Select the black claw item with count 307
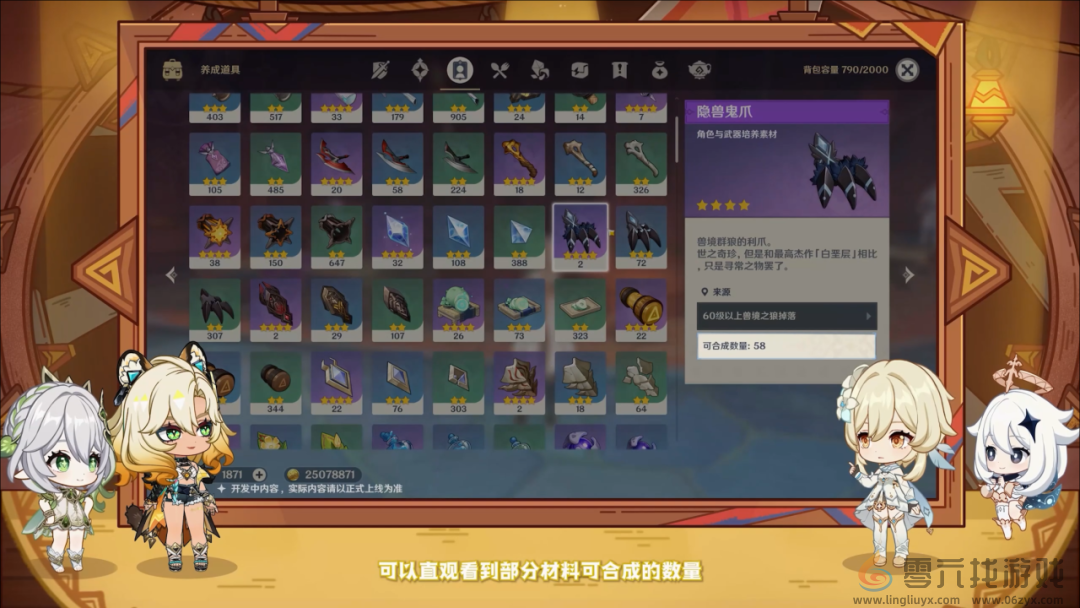 [215, 310]
